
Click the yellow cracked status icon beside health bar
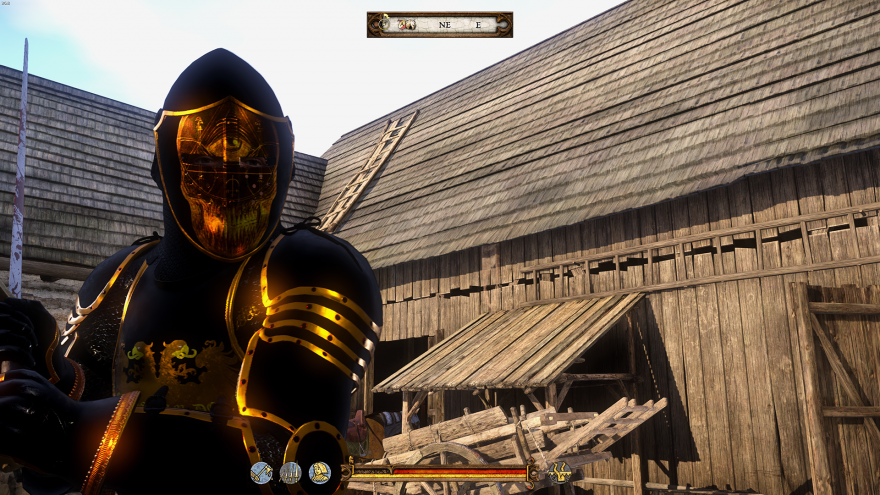561,471
